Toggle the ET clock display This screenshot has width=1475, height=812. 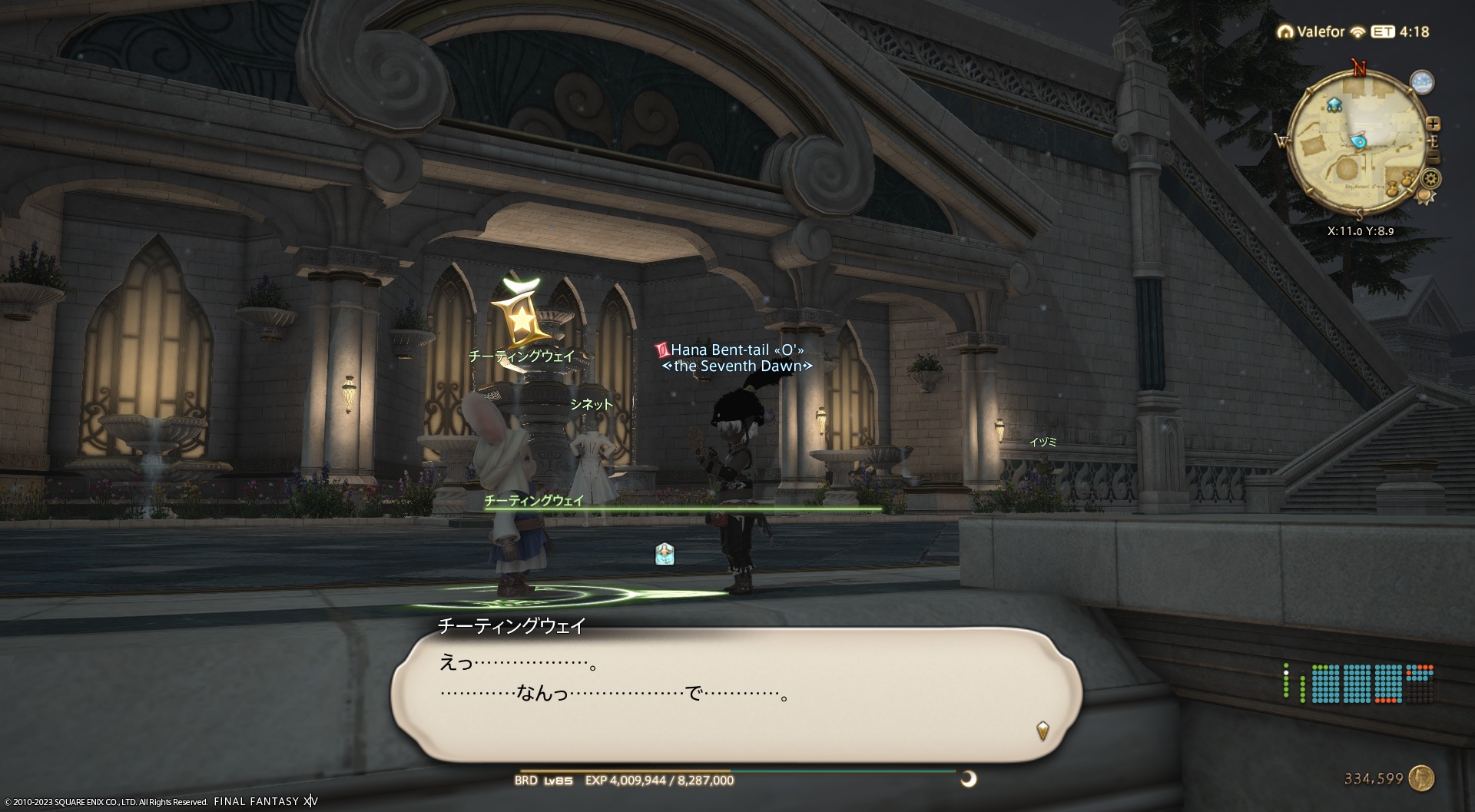coord(1383,32)
